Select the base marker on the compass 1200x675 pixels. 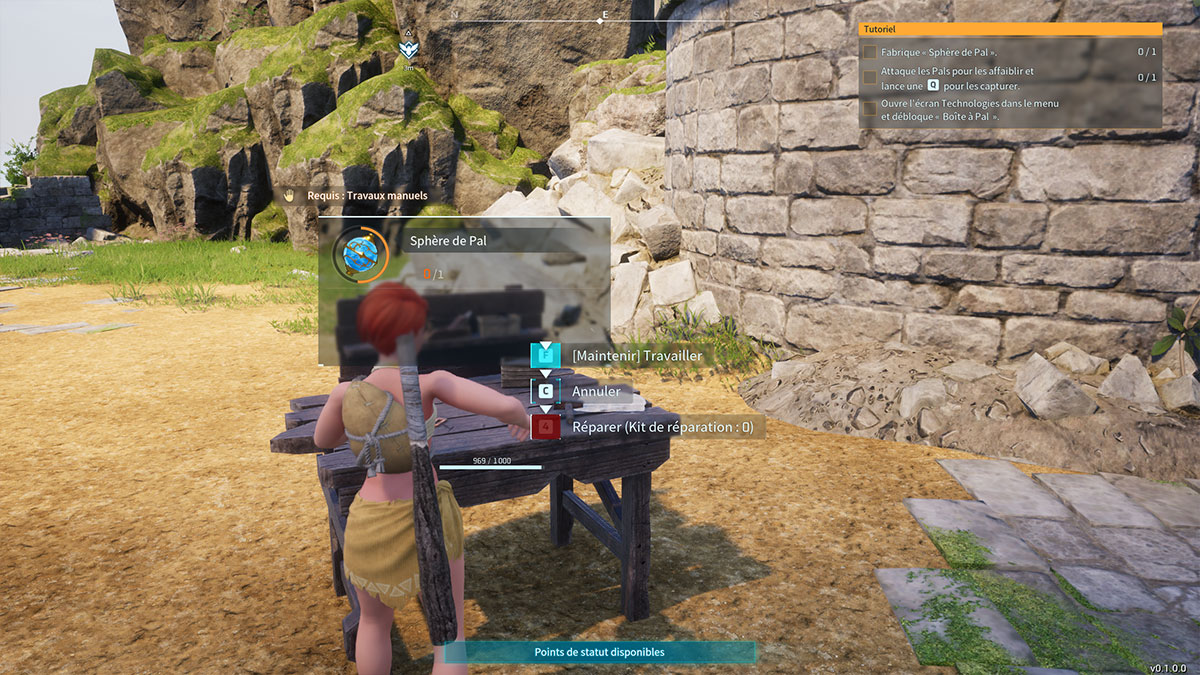pyautogui.click(x=408, y=47)
